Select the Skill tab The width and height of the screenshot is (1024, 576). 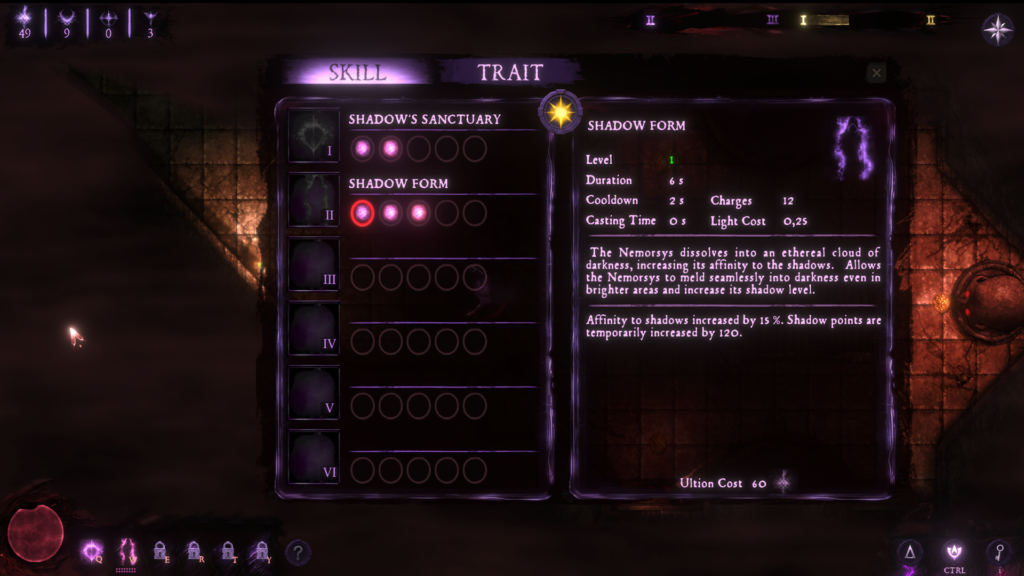pos(357,72)
